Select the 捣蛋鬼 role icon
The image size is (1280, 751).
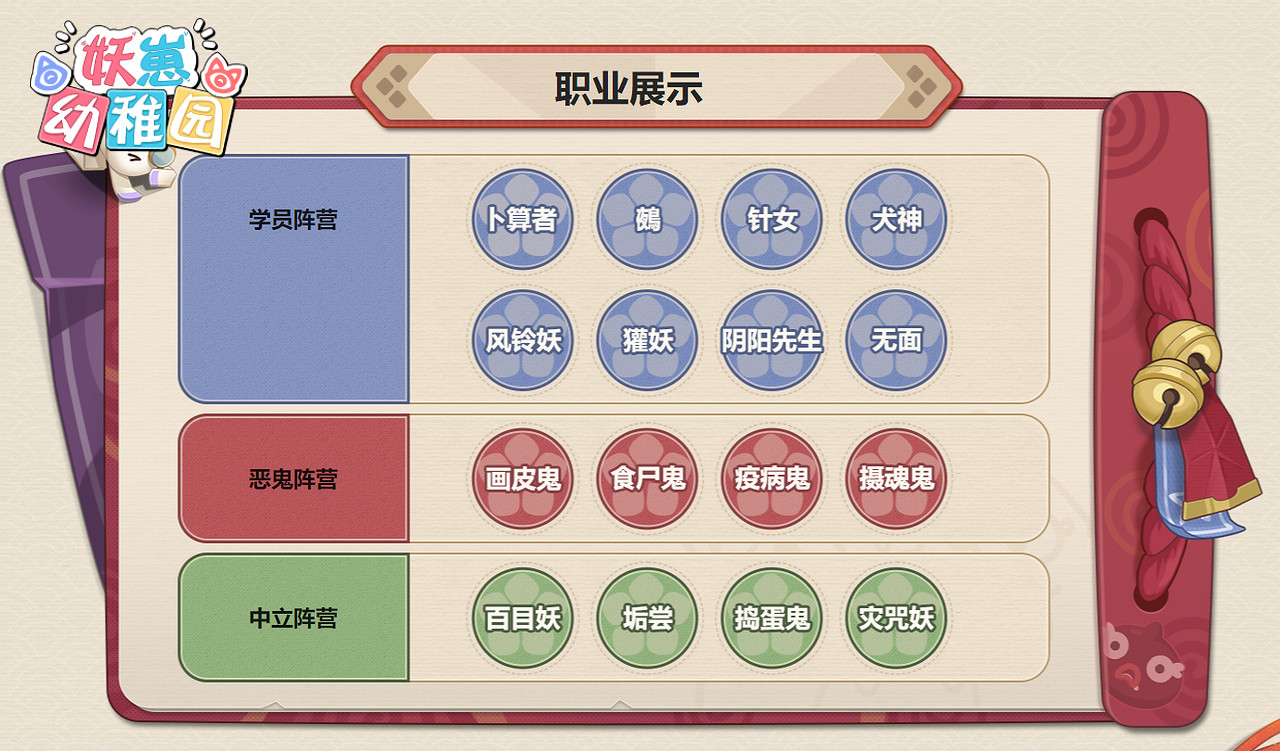pos(772,618)
